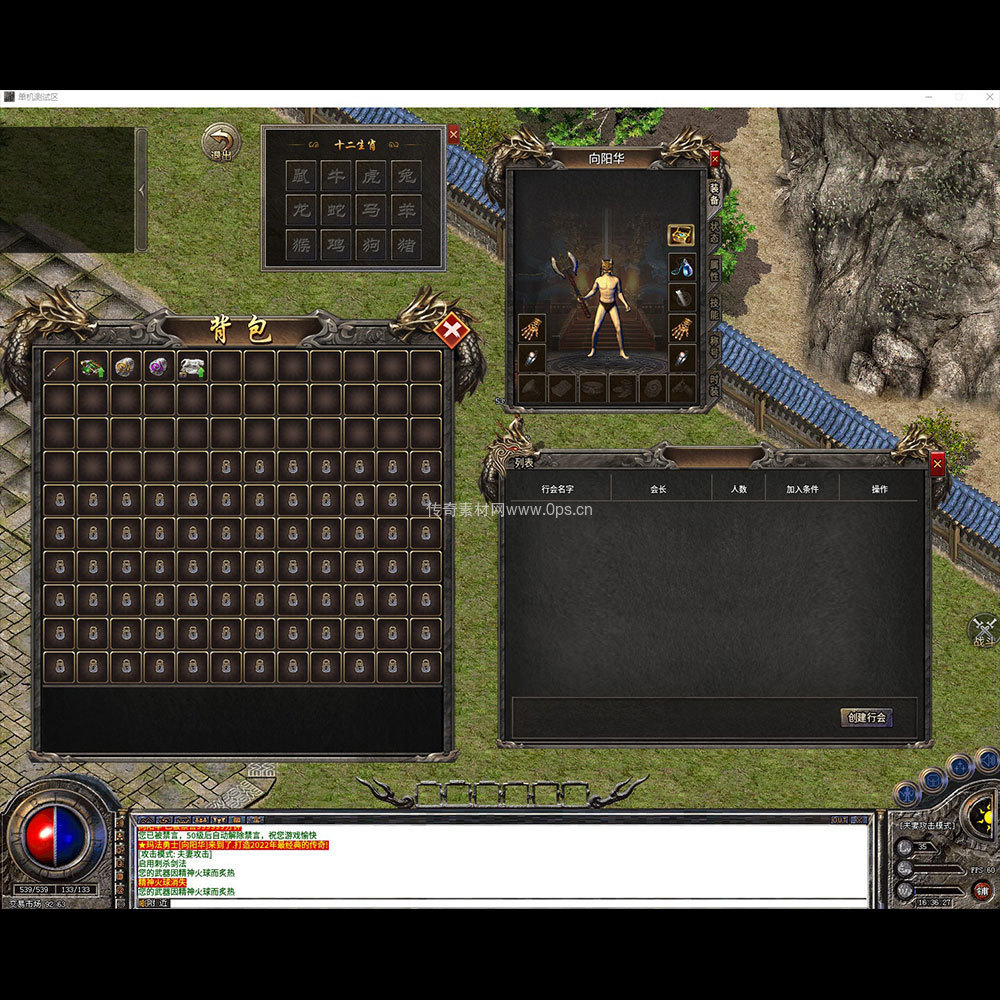This screenshot has height=1000, width=1000.
Task: Select the blue gem necklace equipment slot
Action: [681, 267]
